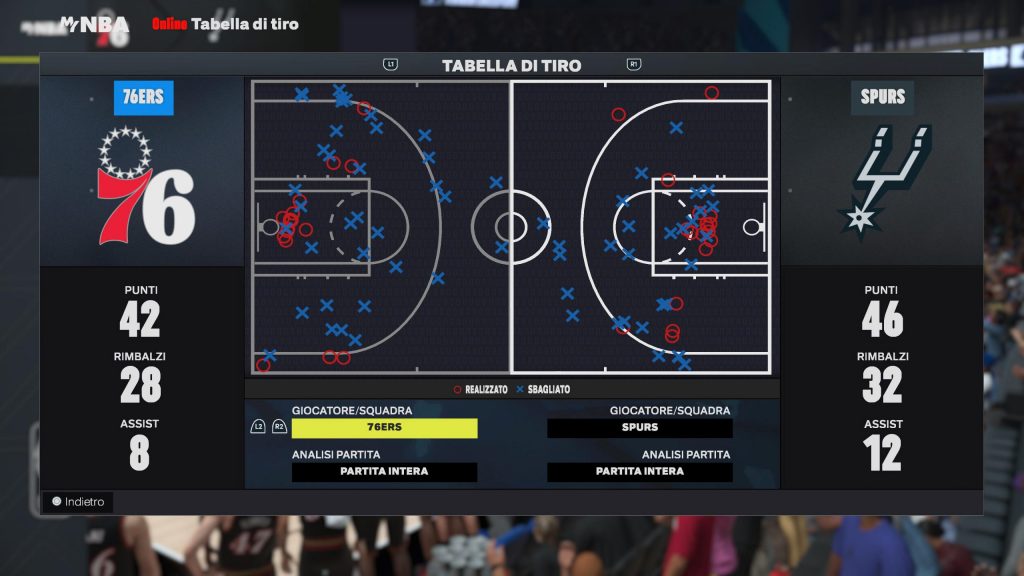Change PARTITA INTERA filter below the SPURS selector
This screenshot has width=1024, height=576.
click(x=639, y=472)
